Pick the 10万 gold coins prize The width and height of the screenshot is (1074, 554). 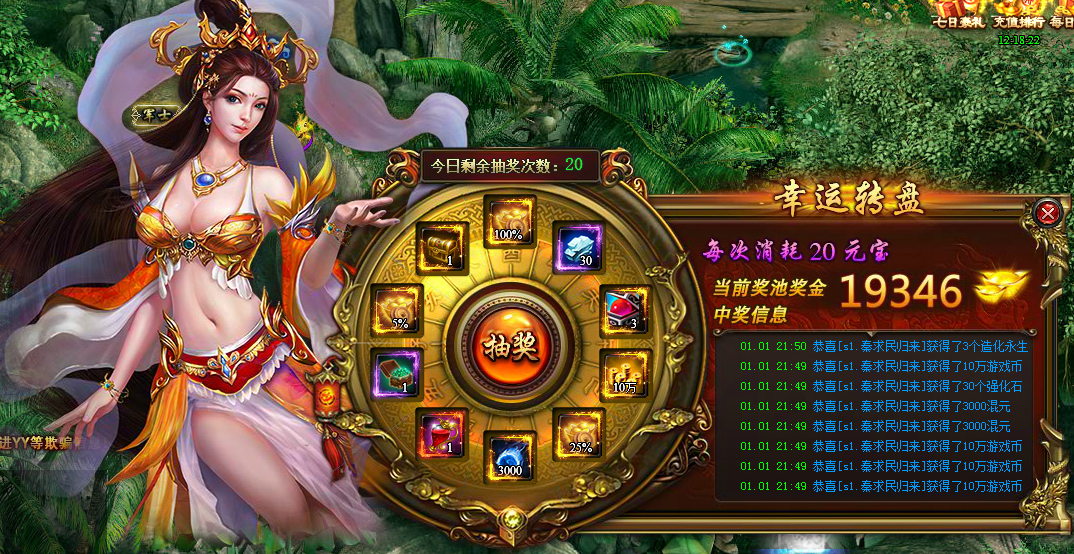tap(624, 374)
